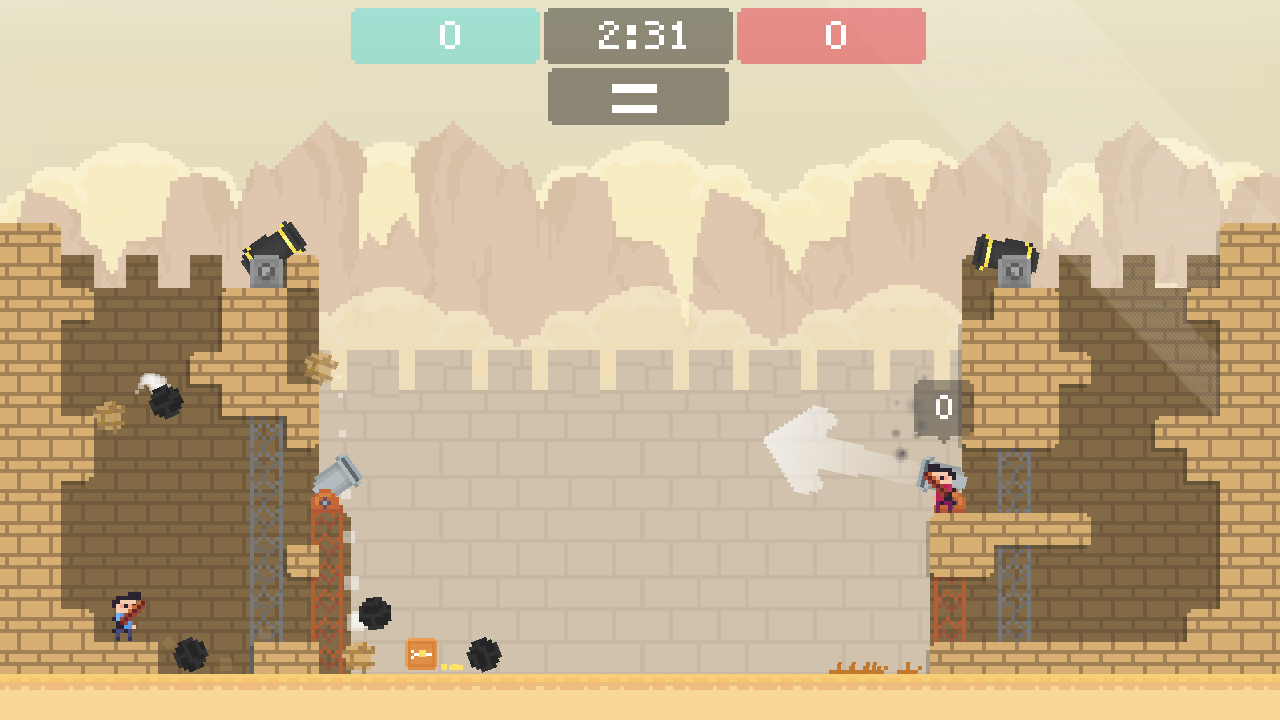Click the teal score panel showing 0
This screenshot has width=1280, height=720.
444,36
